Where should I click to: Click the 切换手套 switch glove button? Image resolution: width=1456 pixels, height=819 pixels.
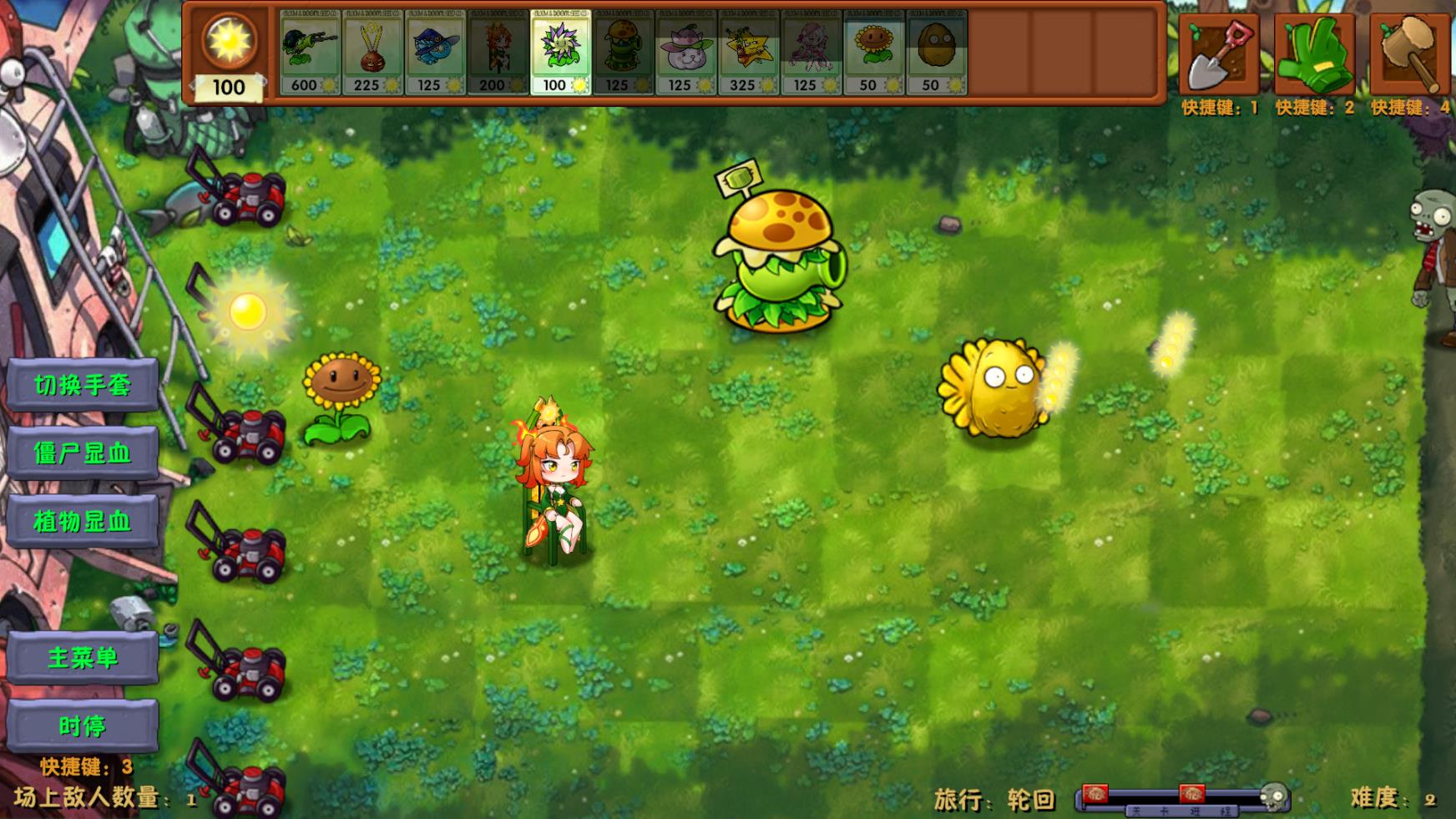[82, 385]
